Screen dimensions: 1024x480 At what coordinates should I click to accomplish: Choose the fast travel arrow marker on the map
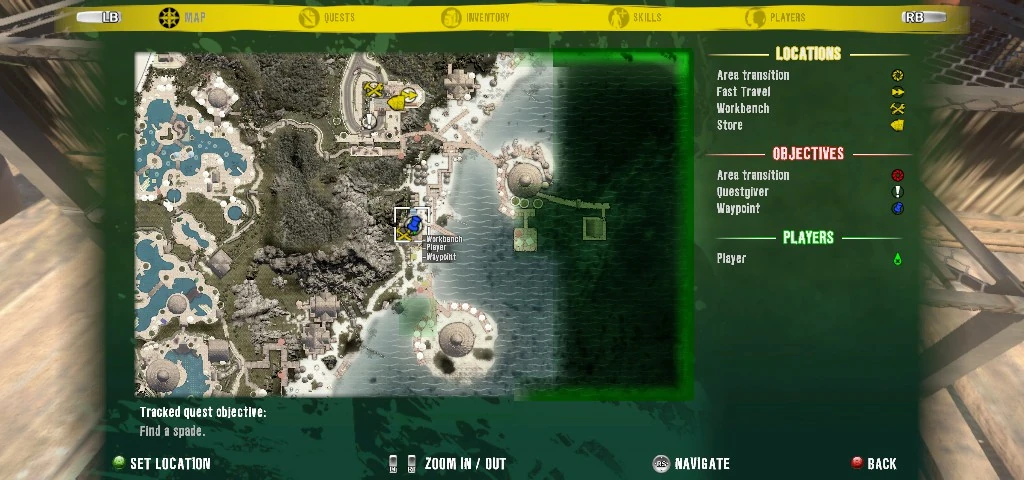(410, 93)
